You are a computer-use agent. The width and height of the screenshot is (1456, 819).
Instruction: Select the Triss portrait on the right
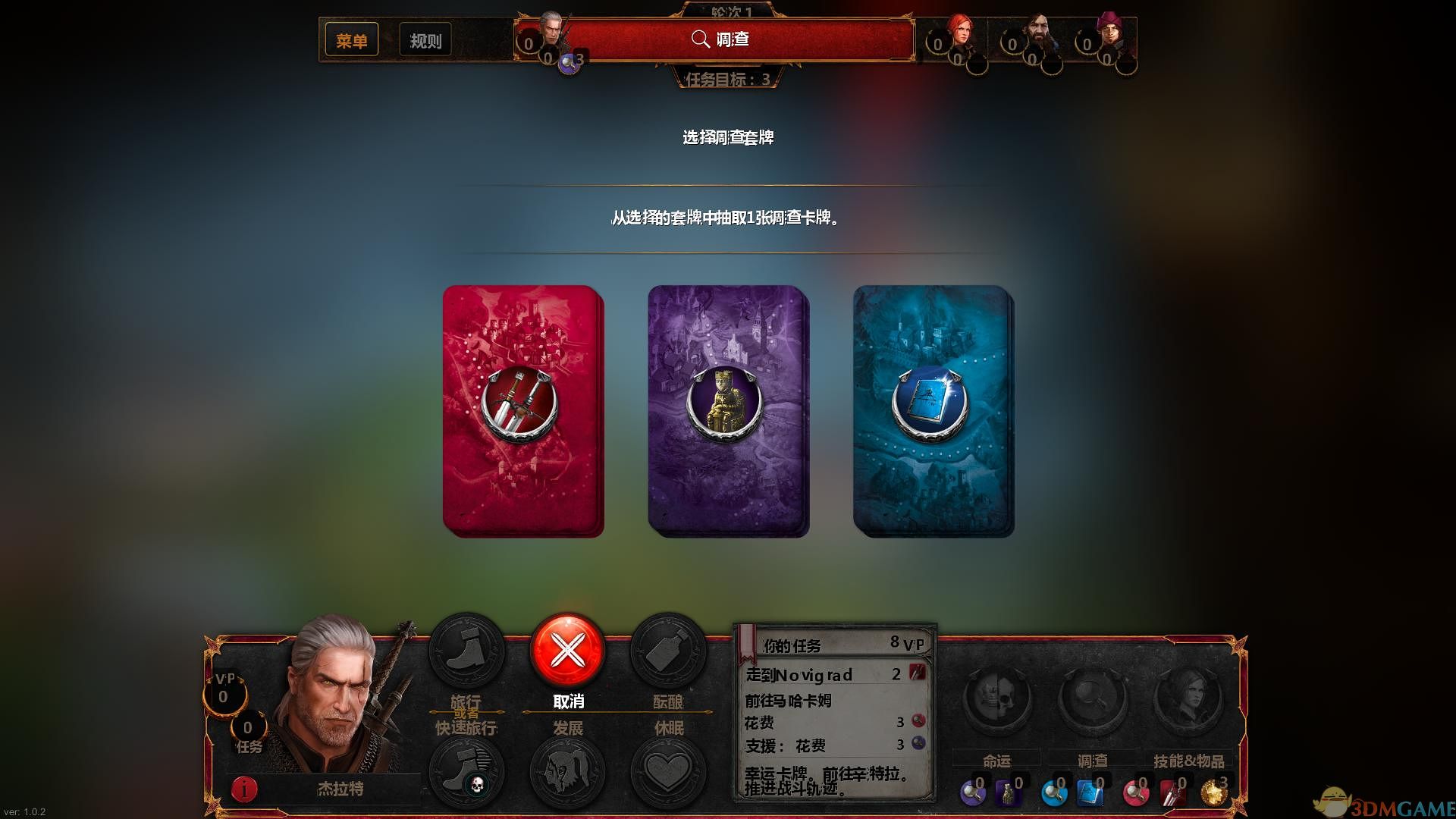pos(962,34)
